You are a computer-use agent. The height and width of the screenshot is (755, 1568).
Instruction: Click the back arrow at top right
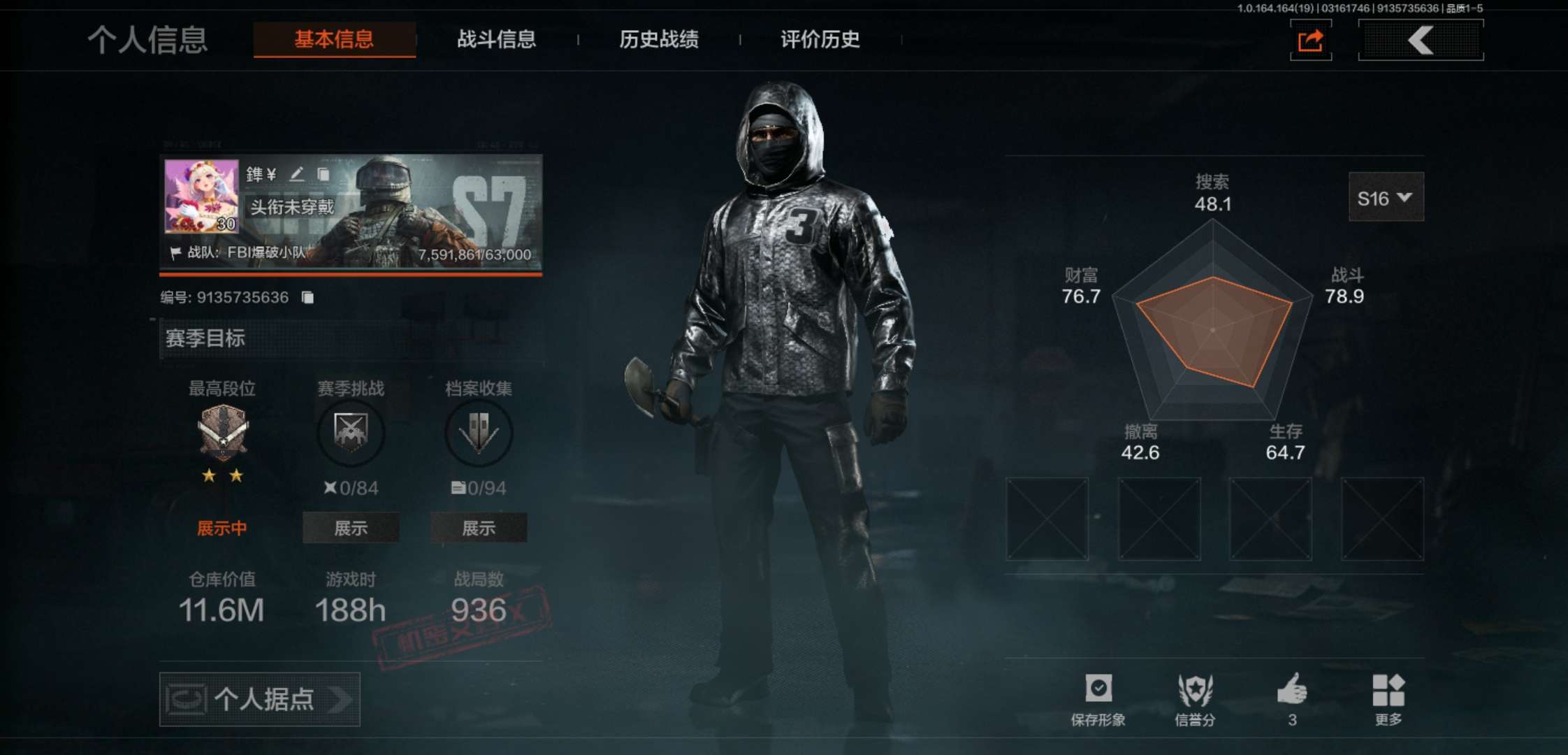tap(1420, 40)
